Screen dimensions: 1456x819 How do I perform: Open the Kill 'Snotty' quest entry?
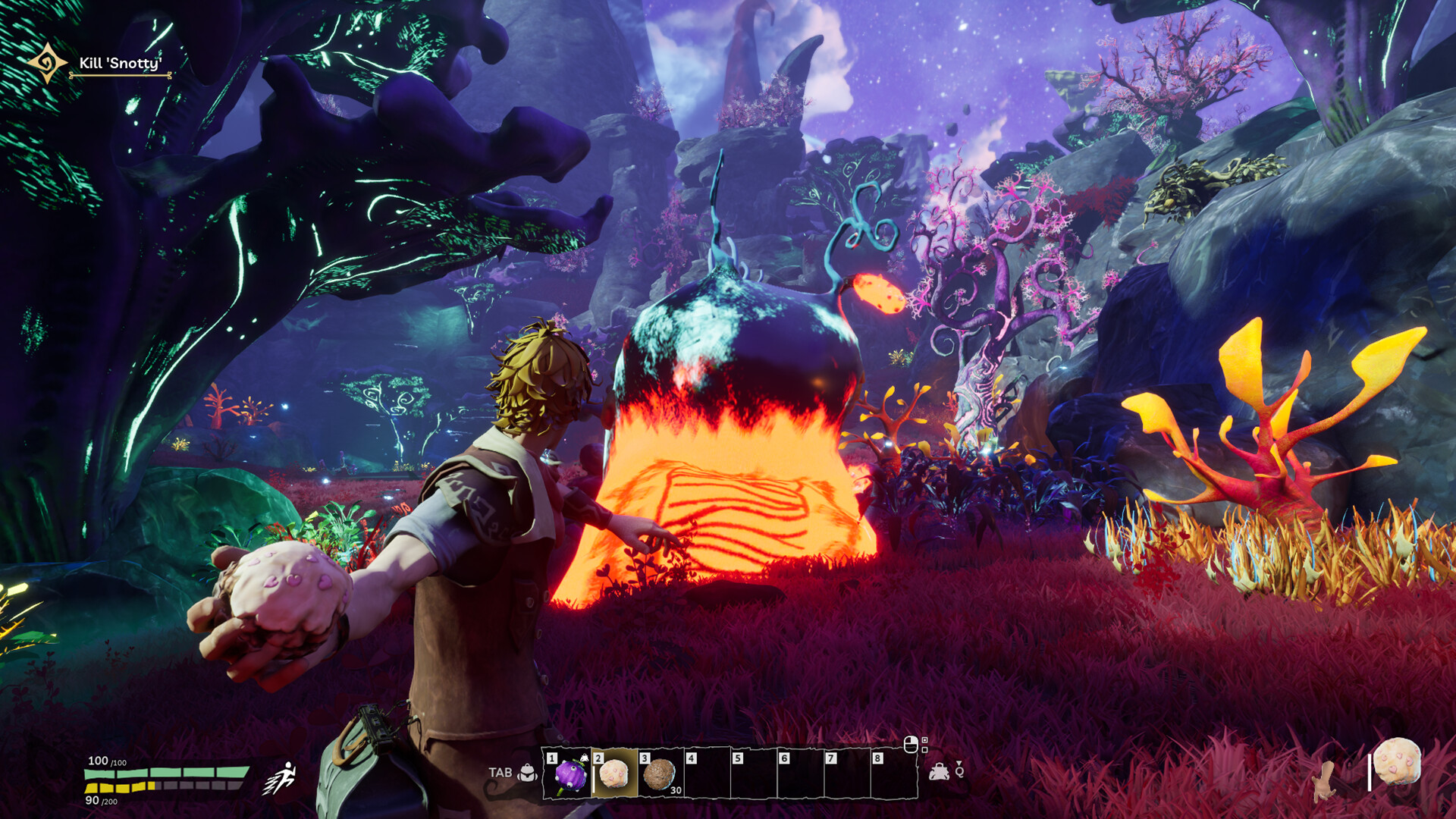tap(121, 64)
